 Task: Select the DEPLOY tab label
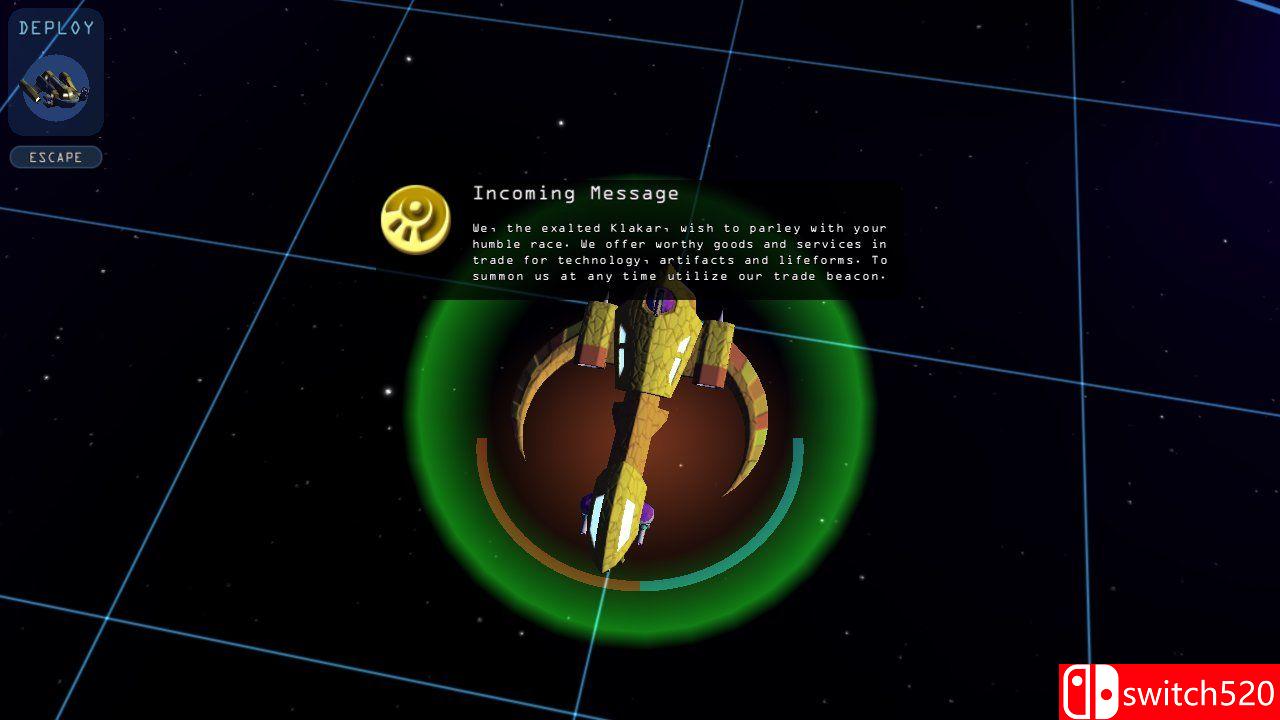point(55,28)
